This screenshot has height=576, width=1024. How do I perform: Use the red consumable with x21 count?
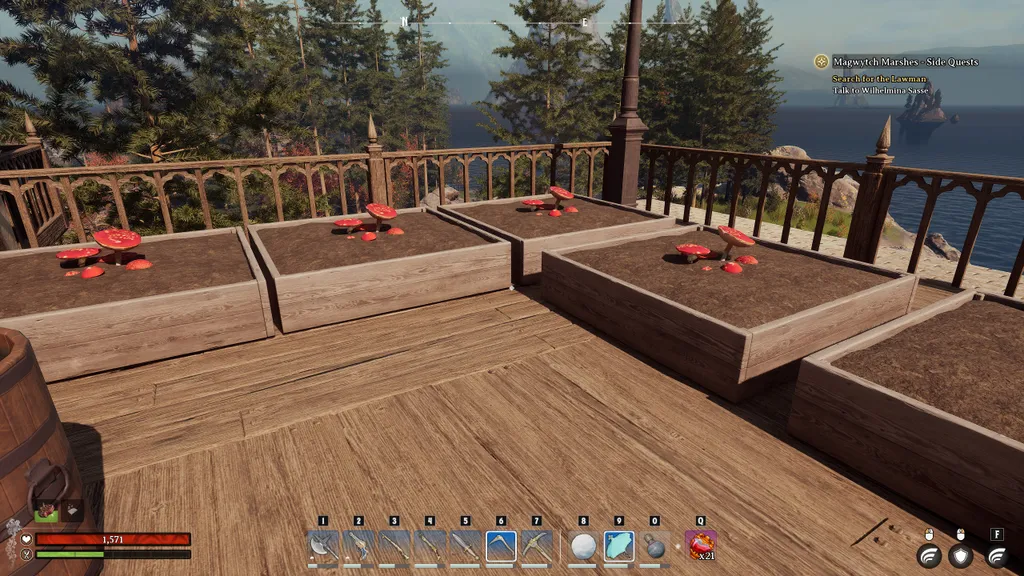click(x=700, y=545)
